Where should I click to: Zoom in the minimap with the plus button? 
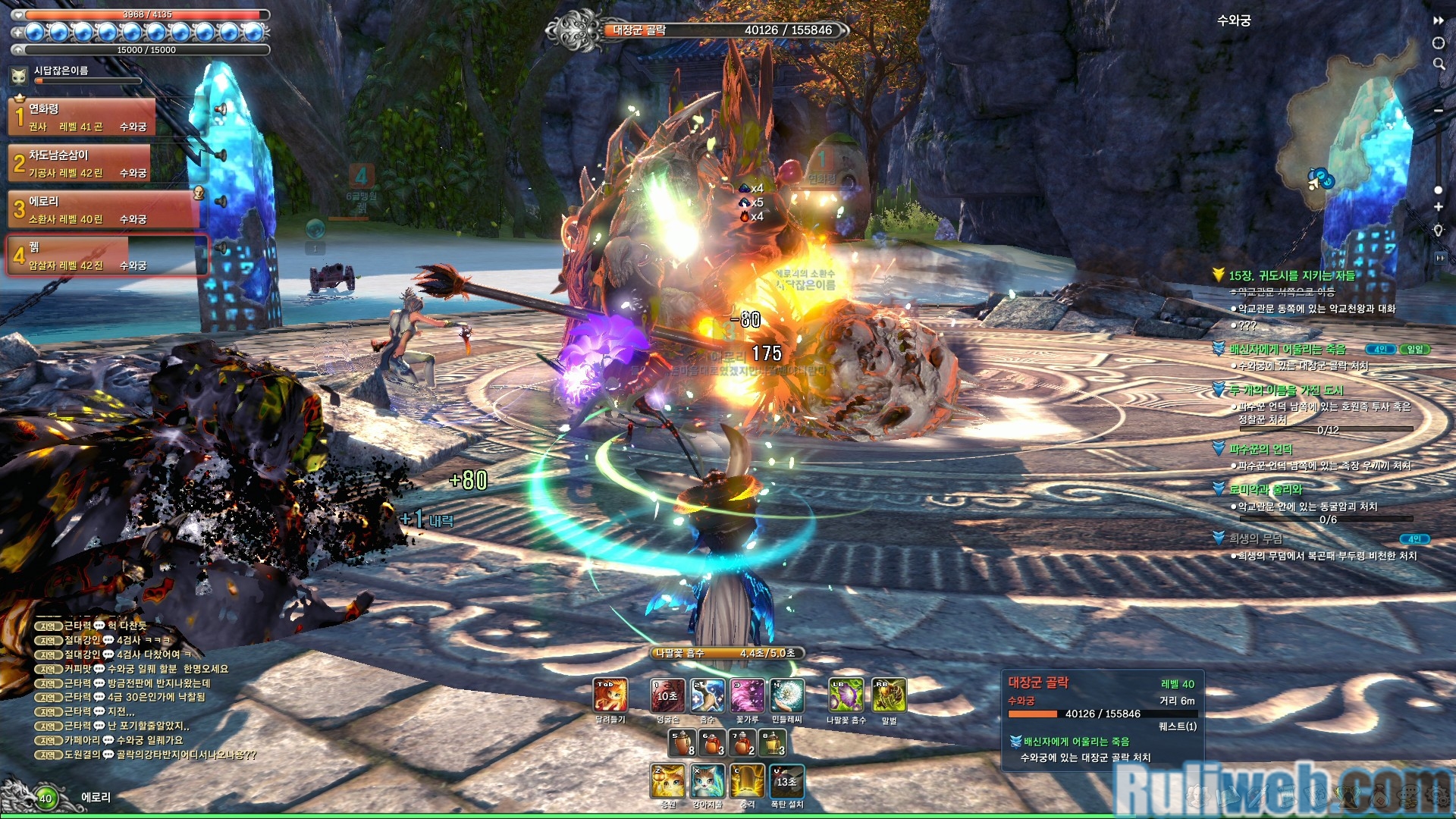1439,207
